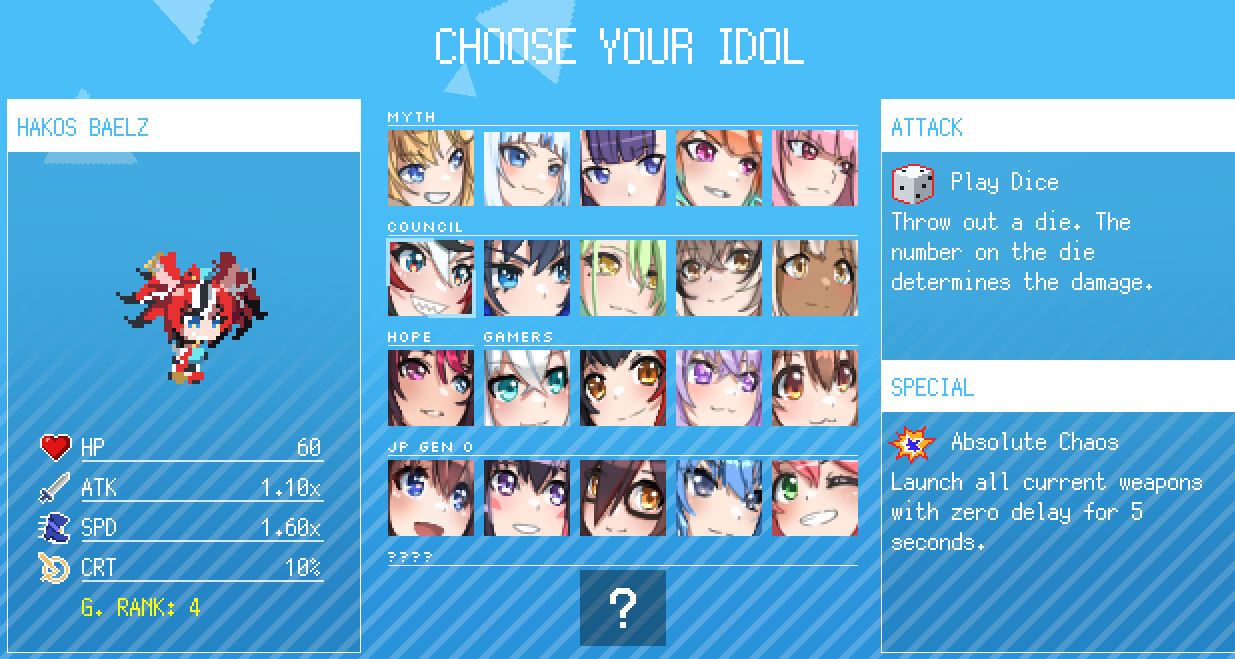Select Takanashi Kiara's orange-haired portrait
This screenshot has height=659, width=1235.
(719, 168)
